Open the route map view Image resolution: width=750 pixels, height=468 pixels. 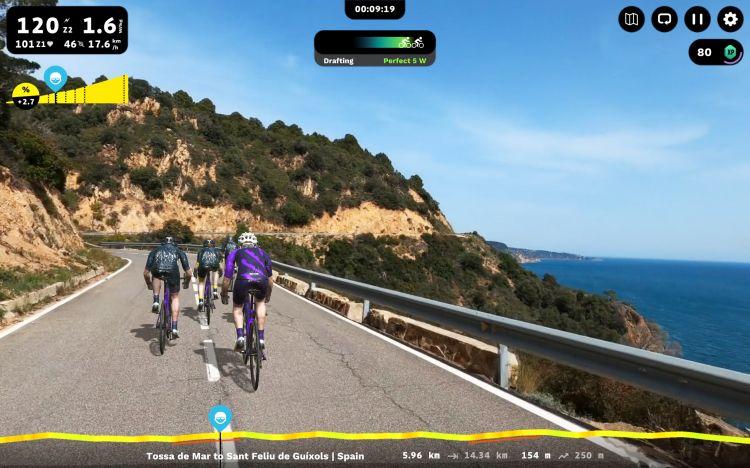[631, 19]
